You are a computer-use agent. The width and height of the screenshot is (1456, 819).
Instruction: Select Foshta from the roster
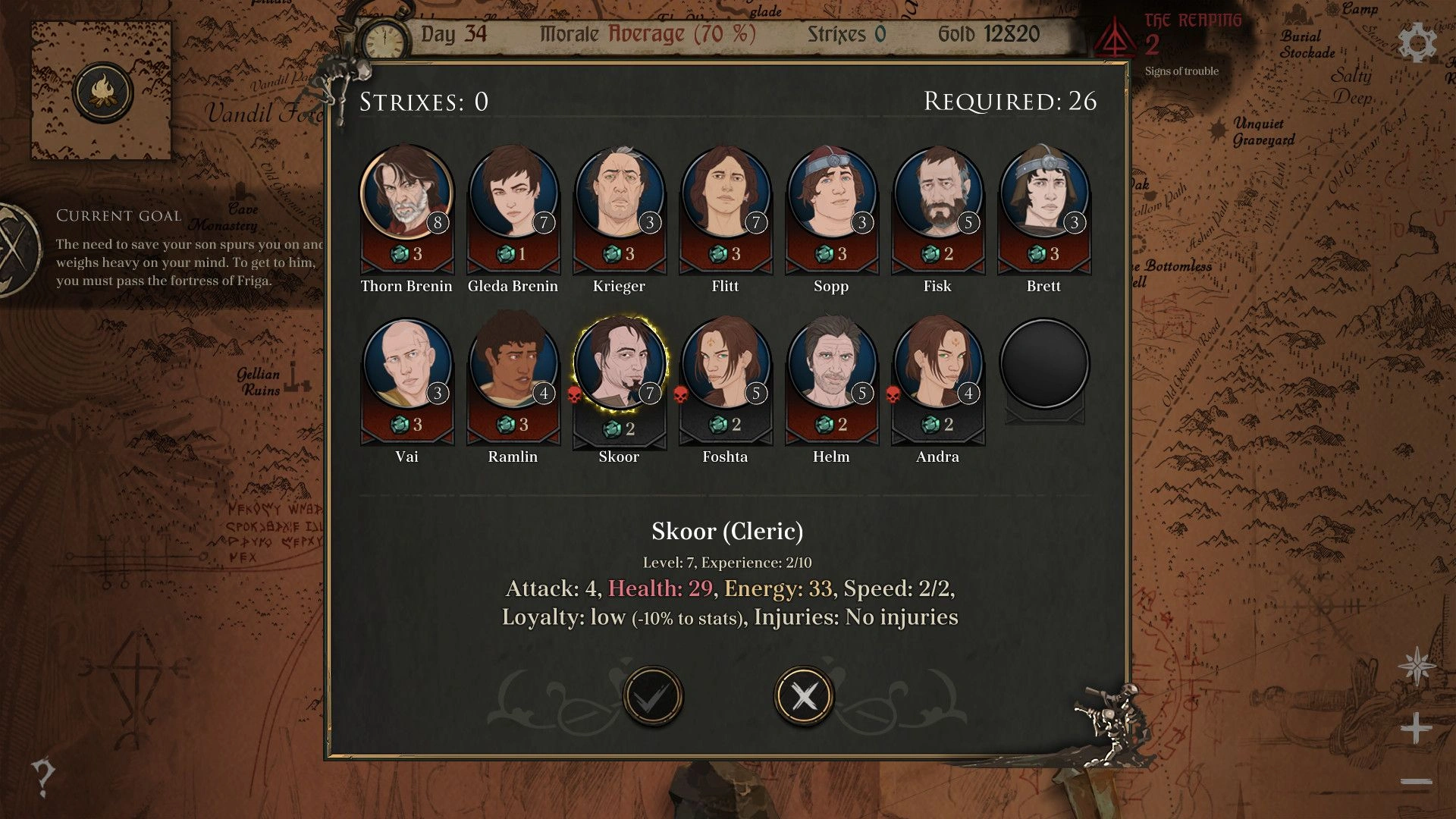coord(726,363)
